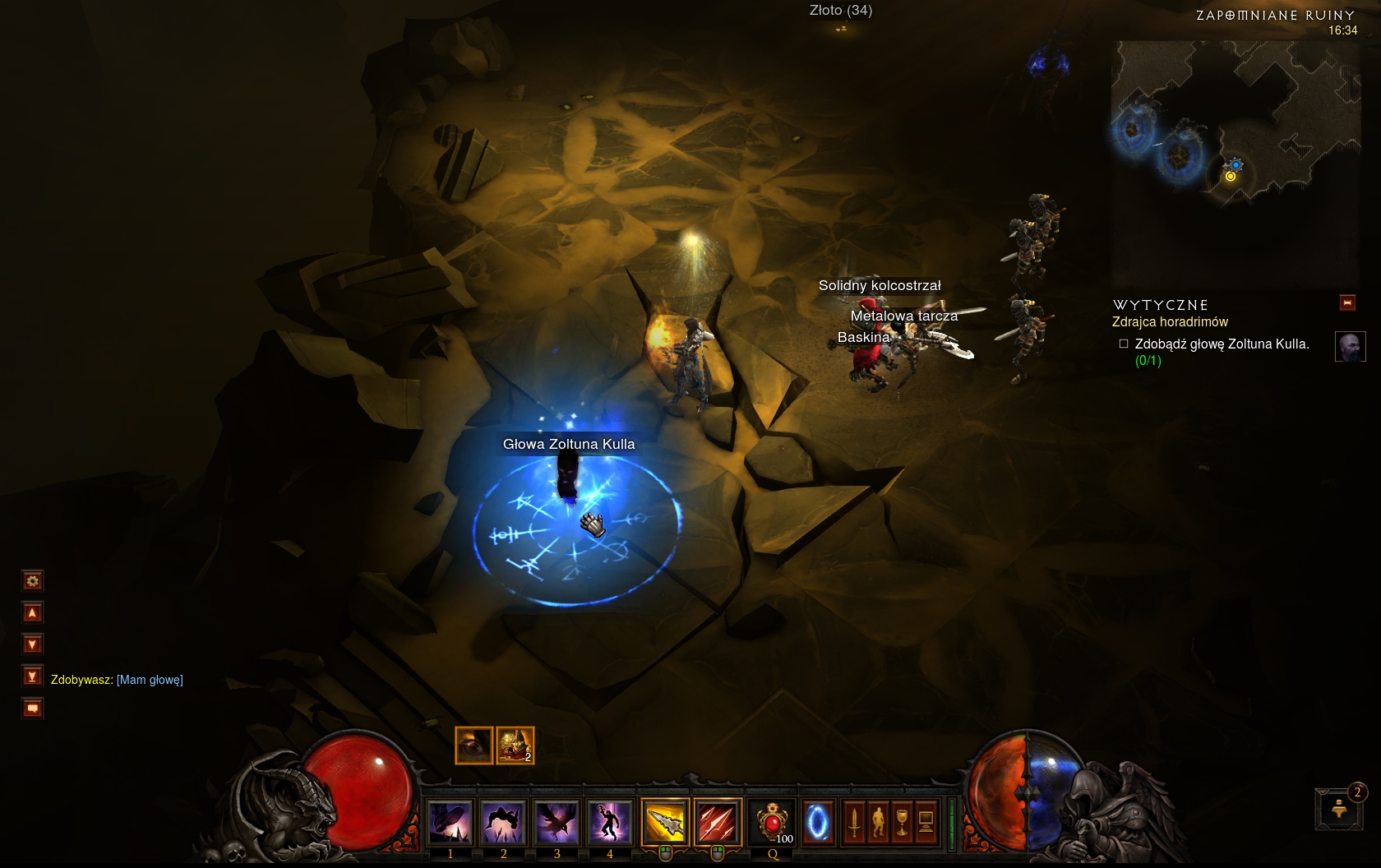Open the game menu computer button
The image size is (1381, 868).
coord(926,822)
